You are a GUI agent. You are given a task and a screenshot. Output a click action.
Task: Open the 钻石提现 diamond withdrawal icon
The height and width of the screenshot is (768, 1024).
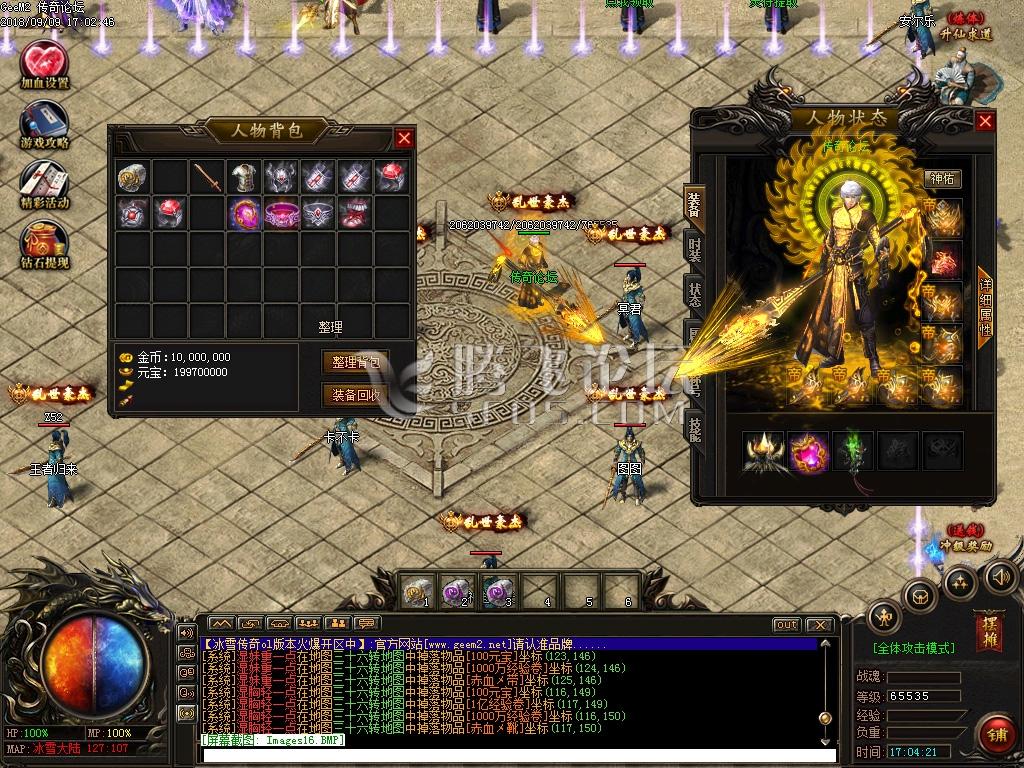[x=45, y=243]
